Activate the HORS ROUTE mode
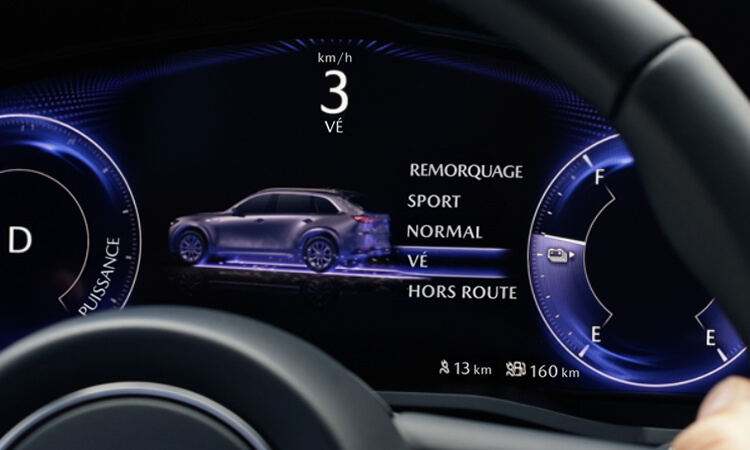Image resolution: width=750 pixels, height=450 pixels. click(462, 292)
